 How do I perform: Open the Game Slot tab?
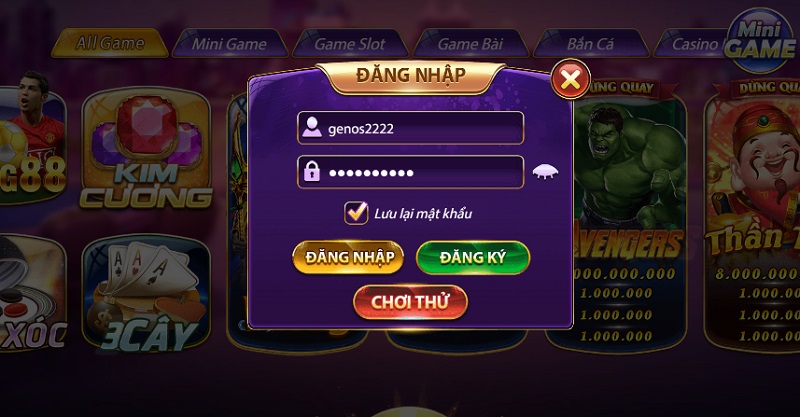(x=350, y=44)
